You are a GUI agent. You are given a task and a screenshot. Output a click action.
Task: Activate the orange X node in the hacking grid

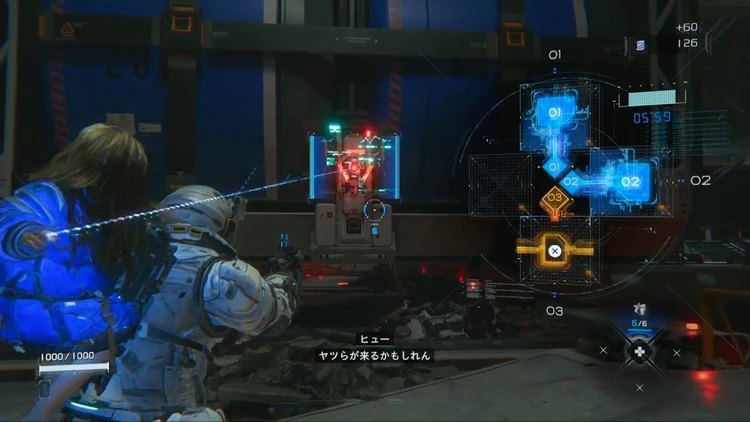554,250
